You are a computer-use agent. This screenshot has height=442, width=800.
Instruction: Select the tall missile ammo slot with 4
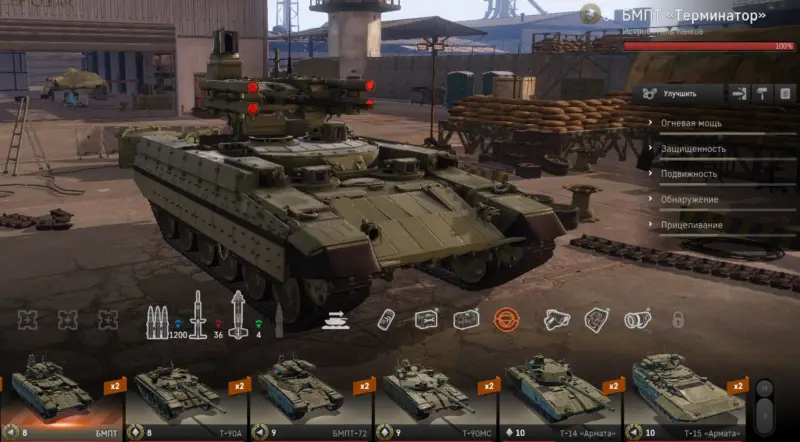pos(238,316)
